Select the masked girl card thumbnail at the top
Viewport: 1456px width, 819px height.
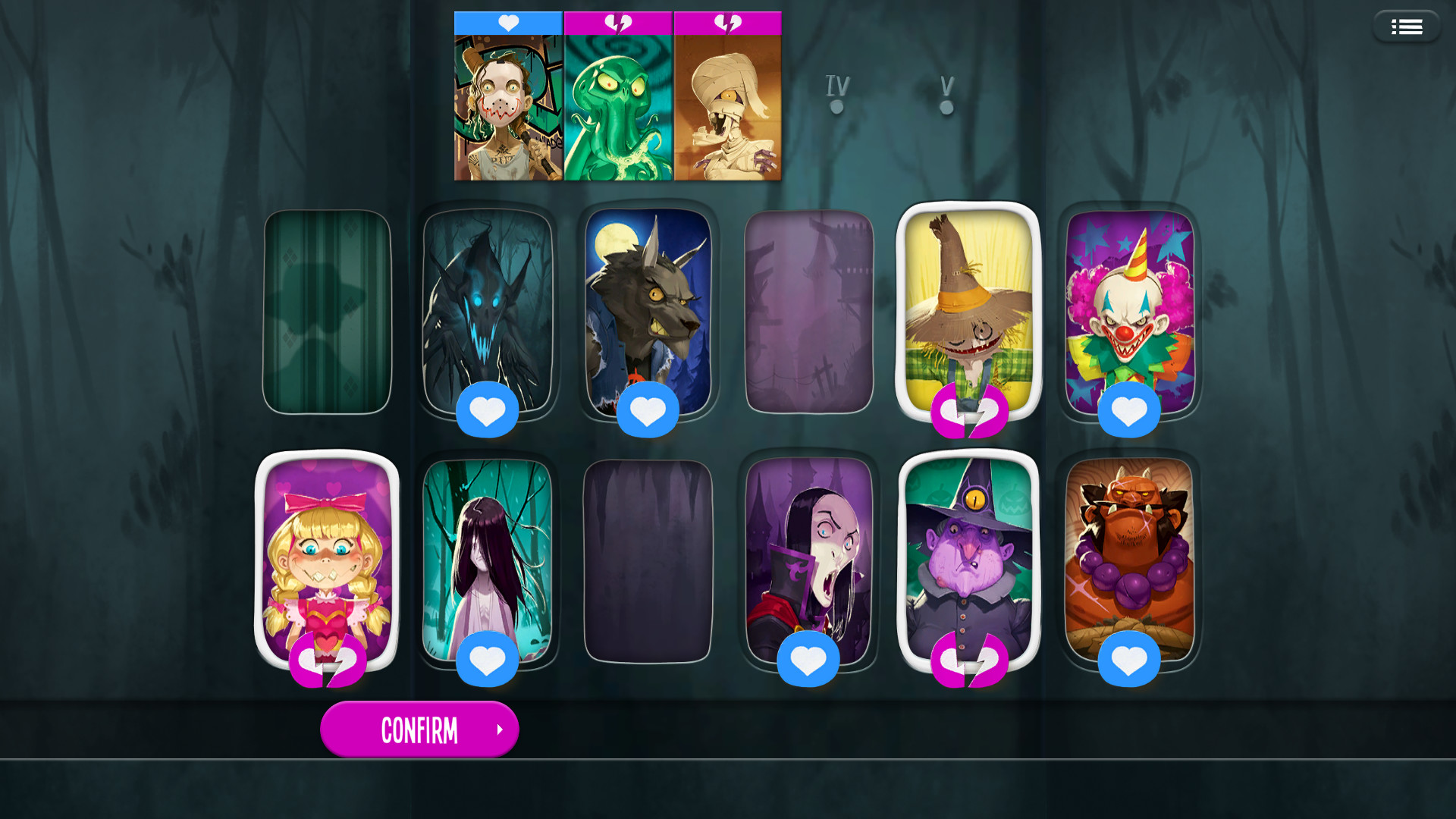point(507,110)
